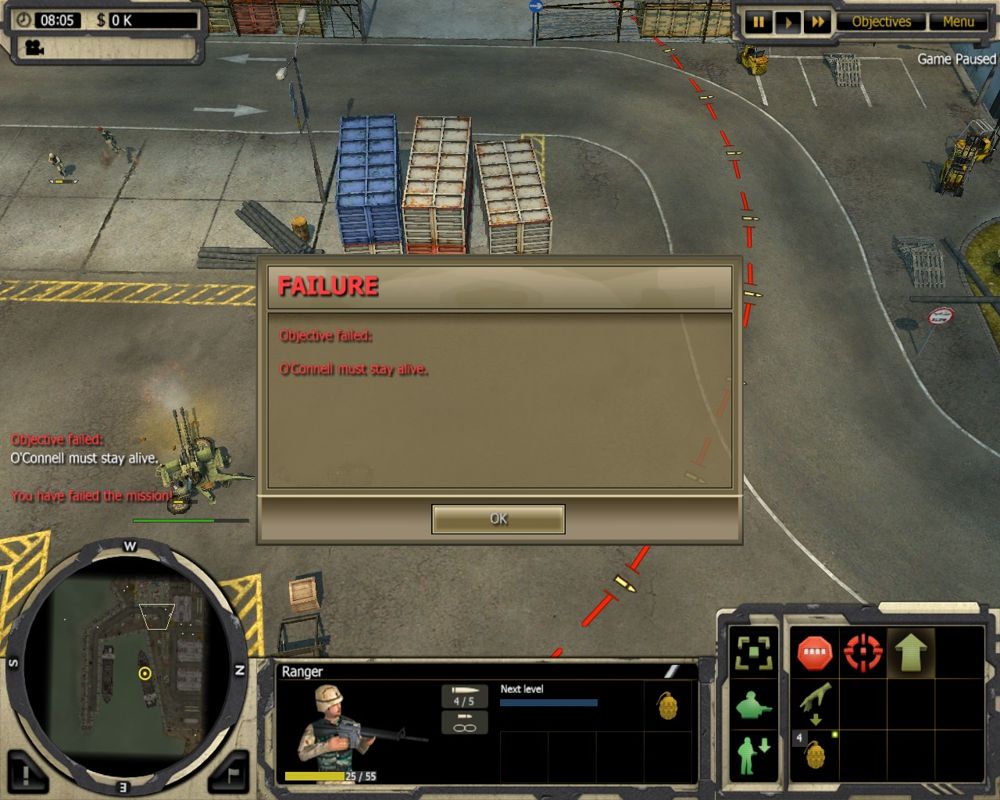
Task: Open the Objectives panel
Action: 881,22
